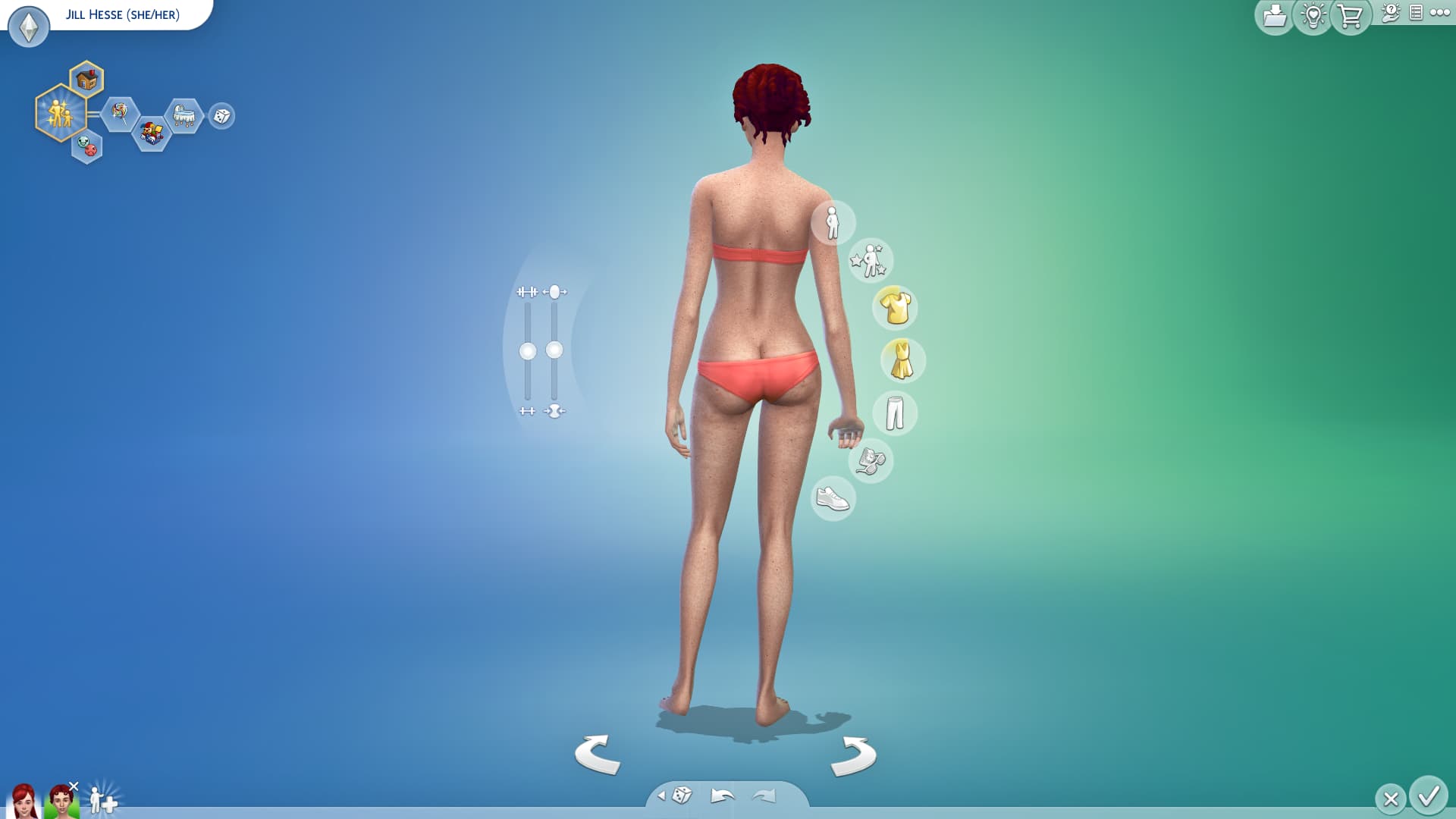This screenshot has height=819, width=1456.
Task: Confirm household with the green checkmark
Action: (1429, 796)
